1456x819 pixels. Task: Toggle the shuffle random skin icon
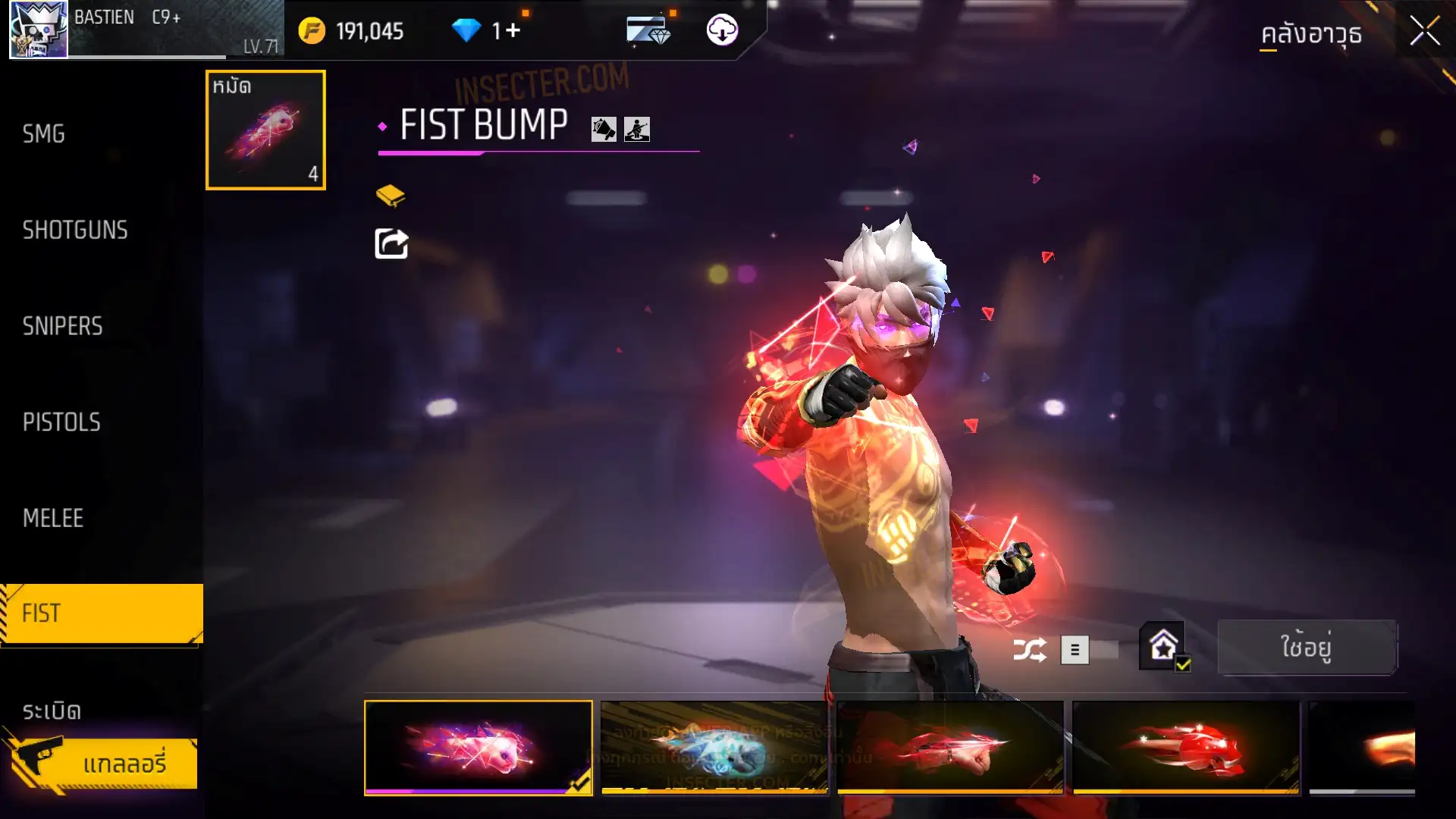[1030, 650]
